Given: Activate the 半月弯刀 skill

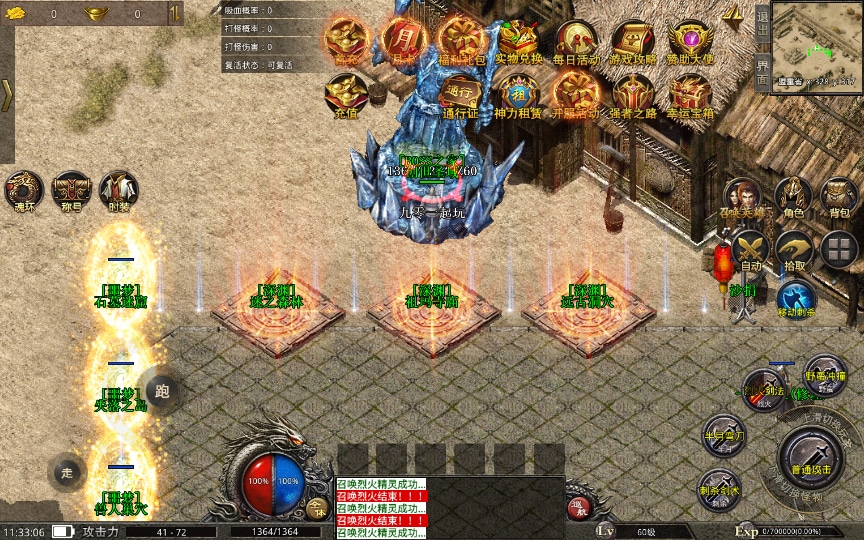Looking at the screenshot, I should (x=722, y=433).
